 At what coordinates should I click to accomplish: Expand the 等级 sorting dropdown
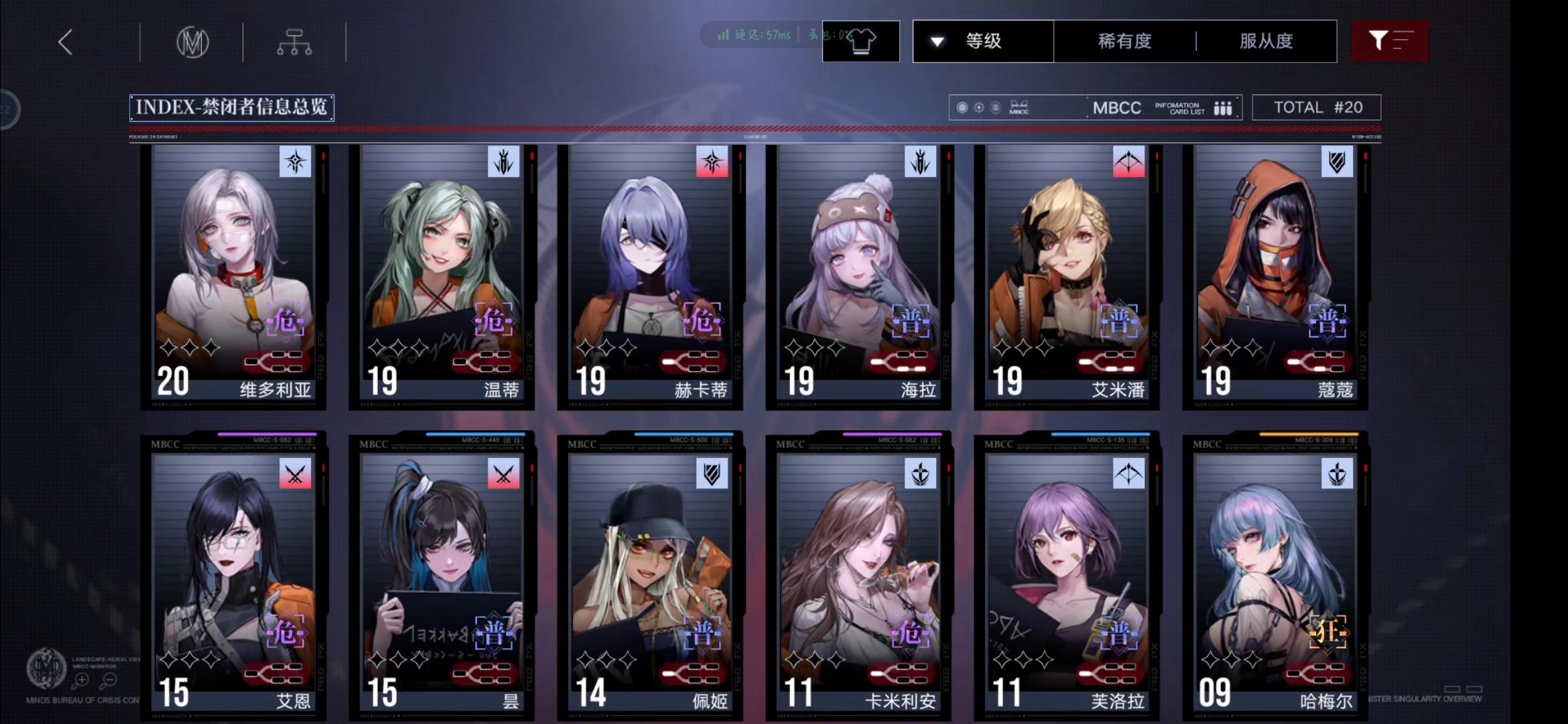coord(982,41)
